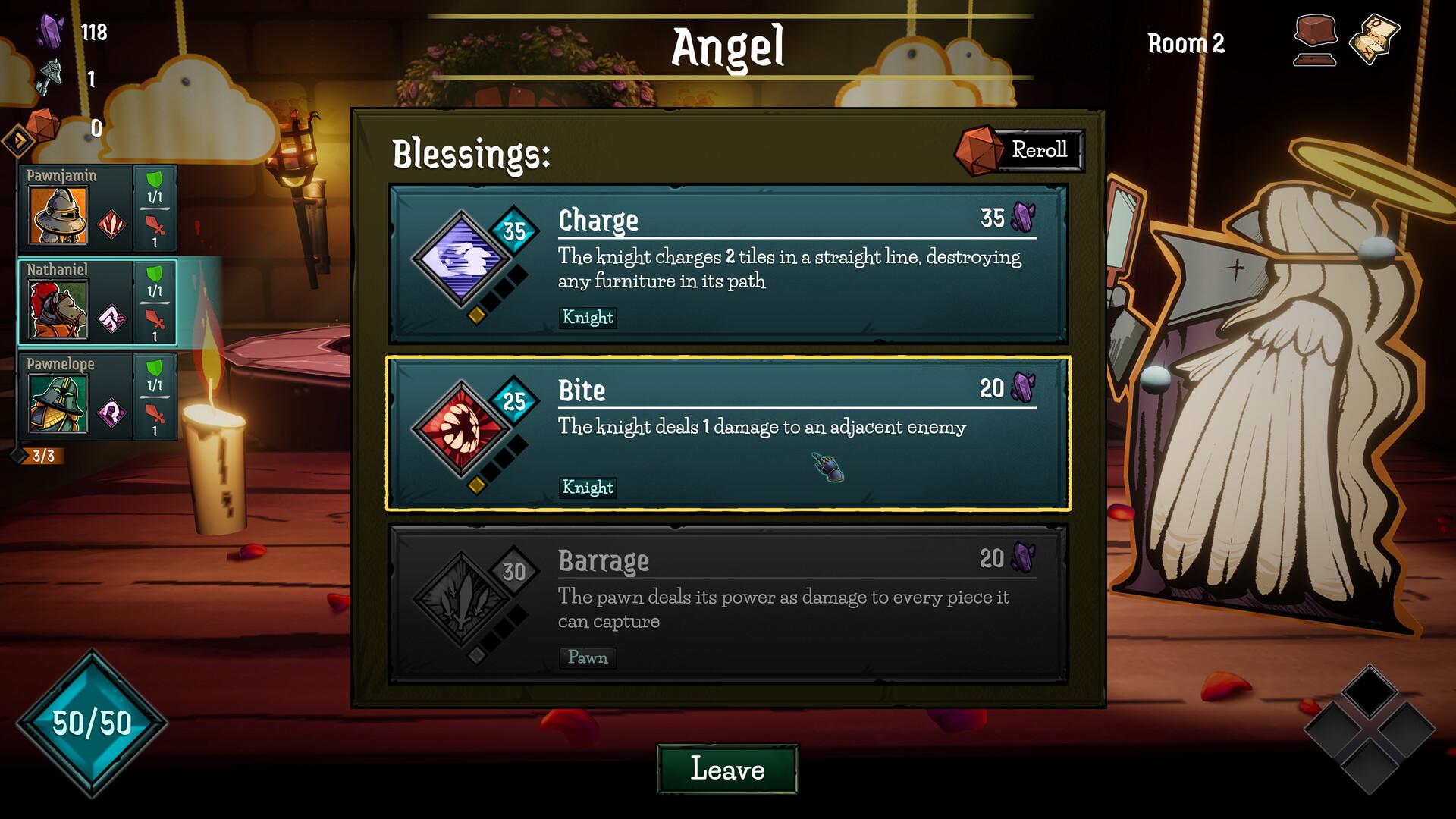Click the knight helmet counter icon top-left

click(x=50, y=76)
